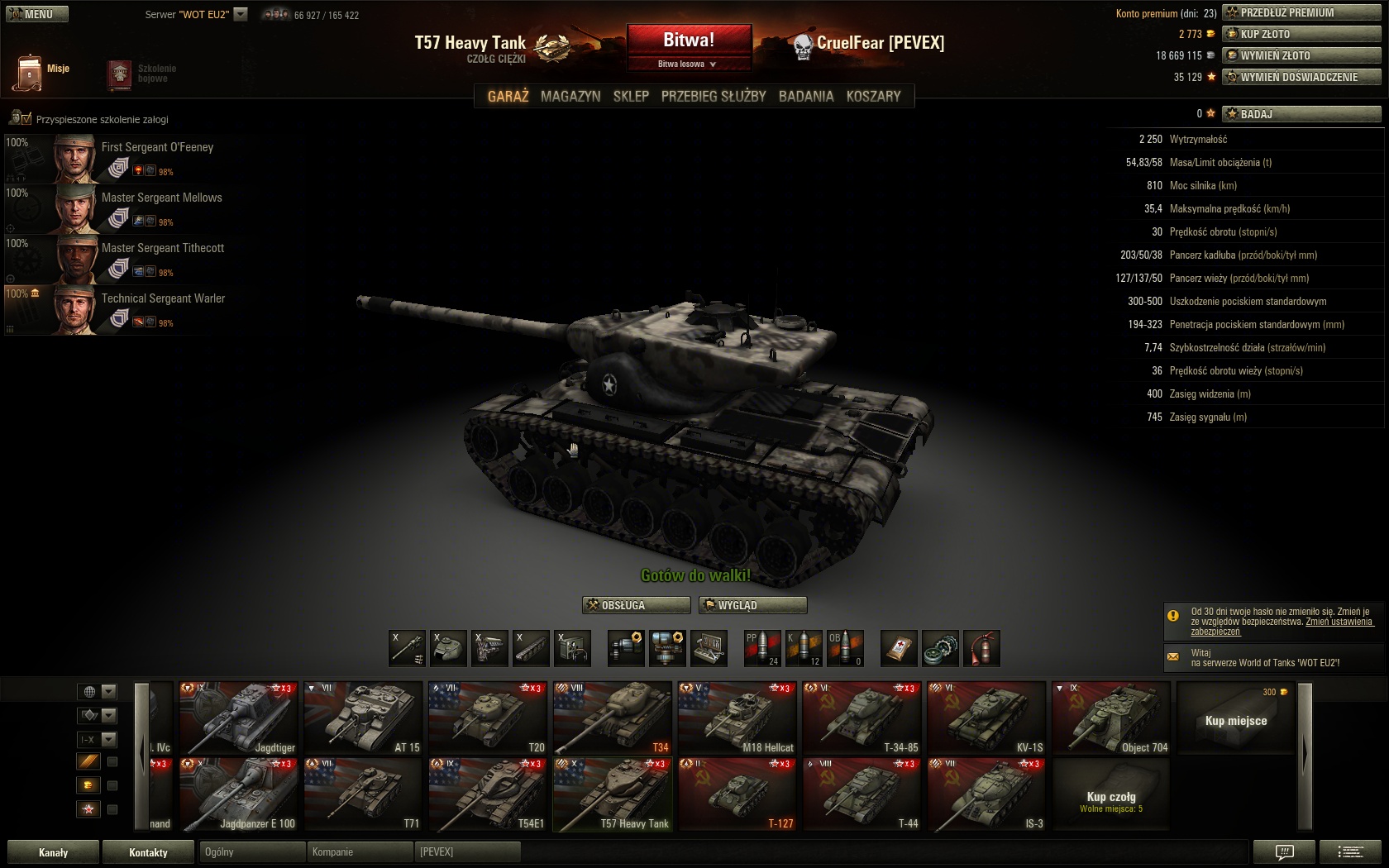Switch to the MAGAZYN tab
Viewport: 1389px width, 868px height.
point(570,96)
